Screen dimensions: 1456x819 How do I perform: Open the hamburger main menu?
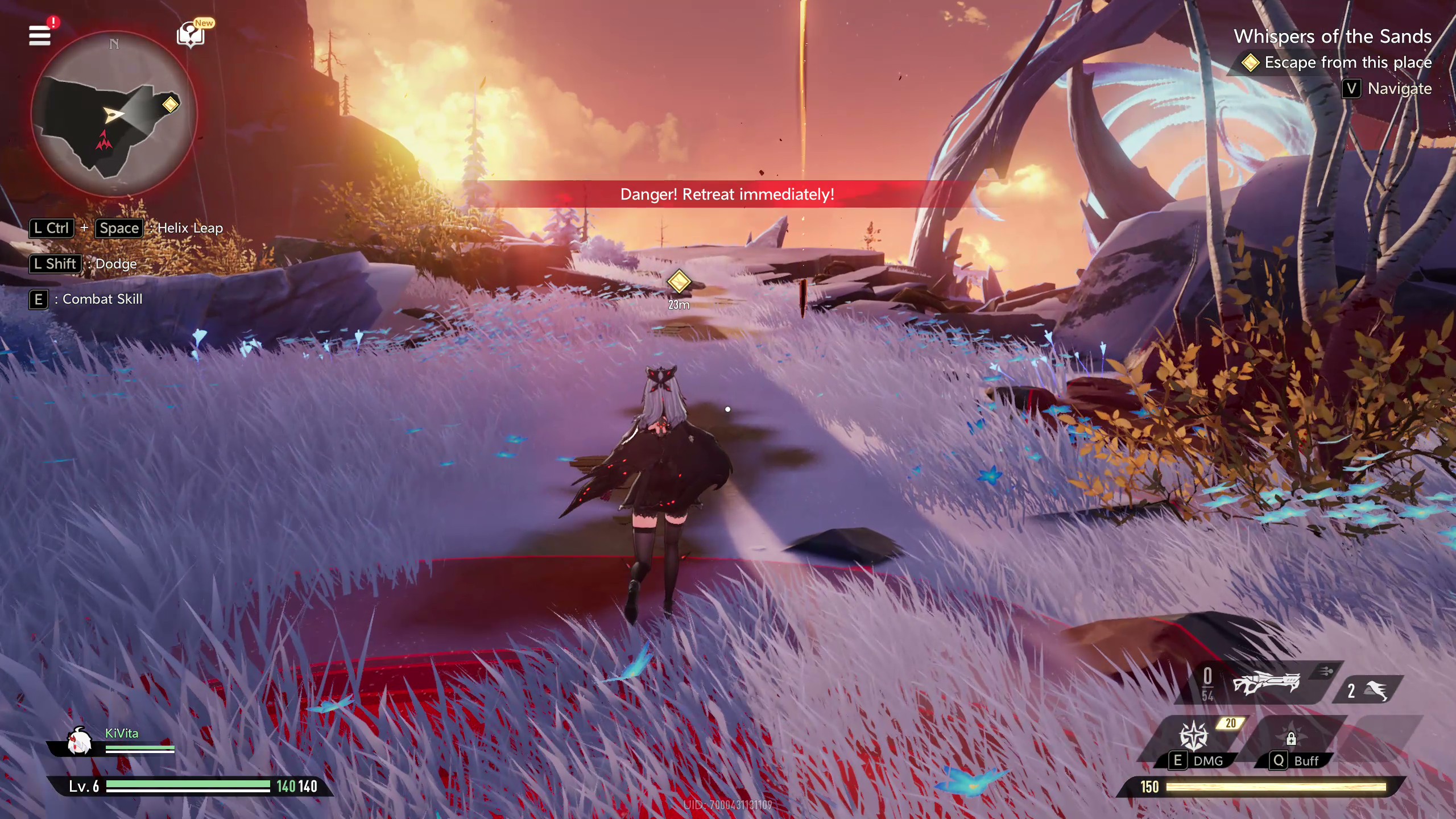40,35
